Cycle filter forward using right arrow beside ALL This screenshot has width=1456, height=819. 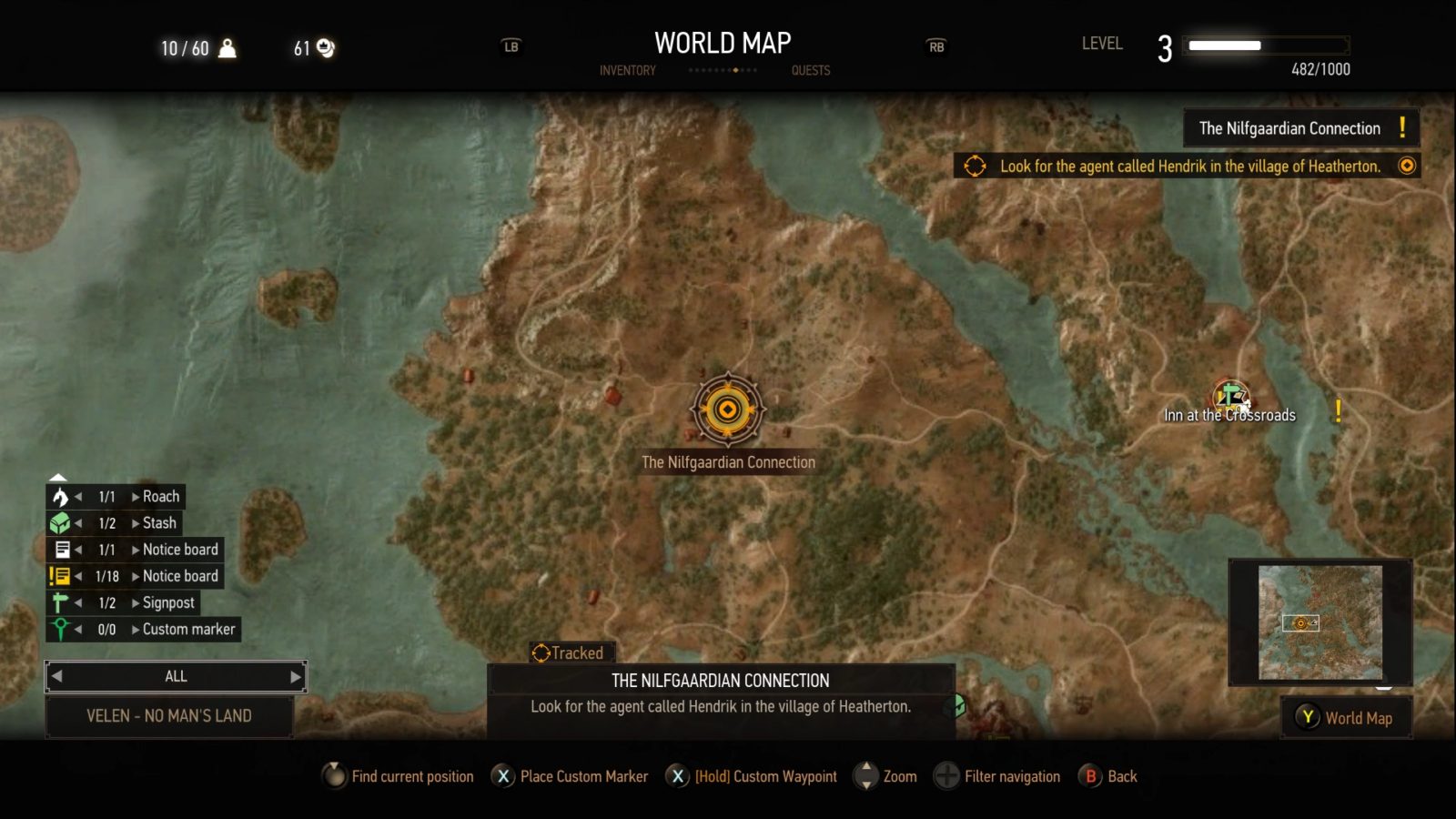tap(295, 676)
